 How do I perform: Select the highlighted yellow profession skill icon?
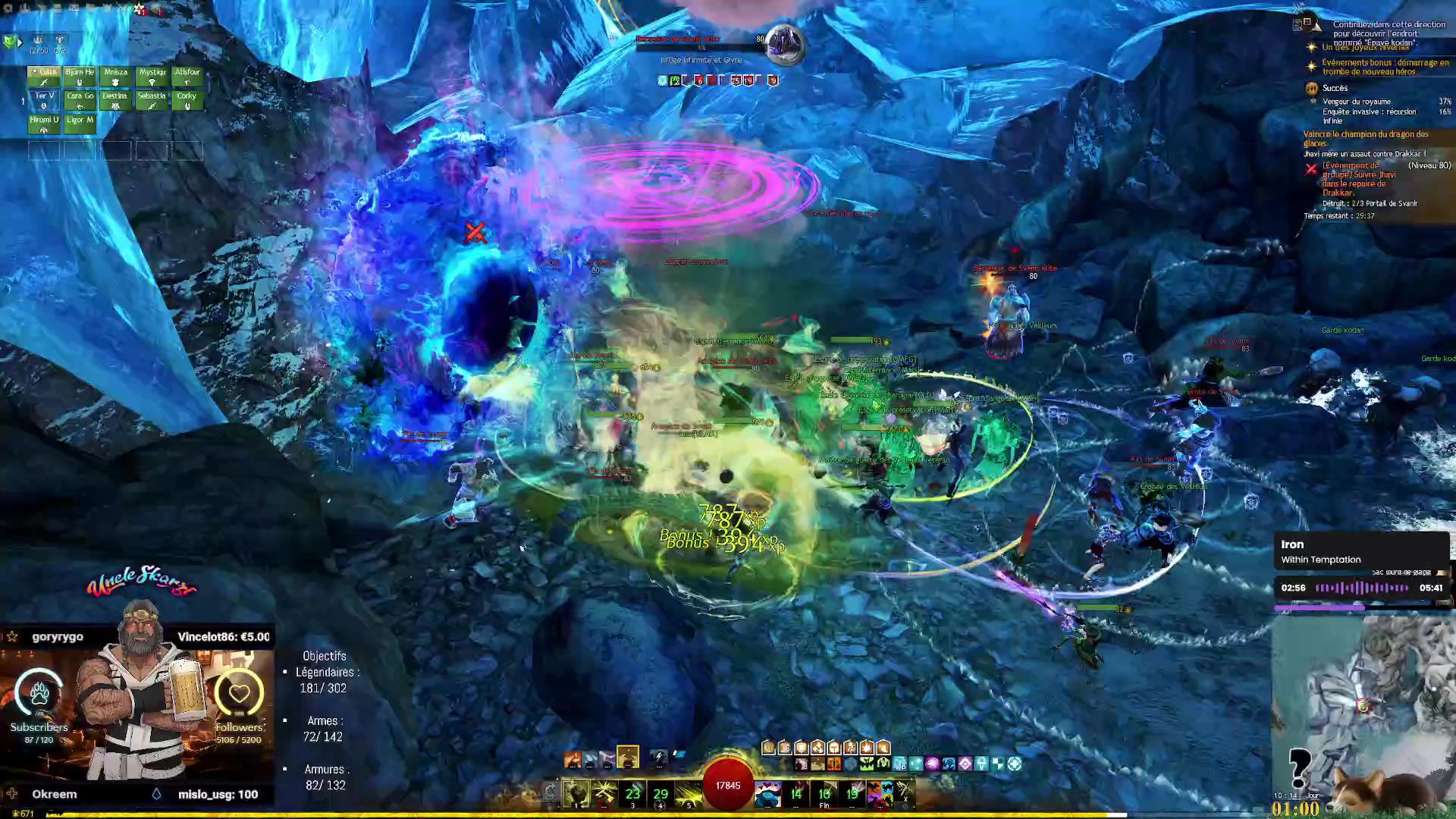[x=627, y=756]
